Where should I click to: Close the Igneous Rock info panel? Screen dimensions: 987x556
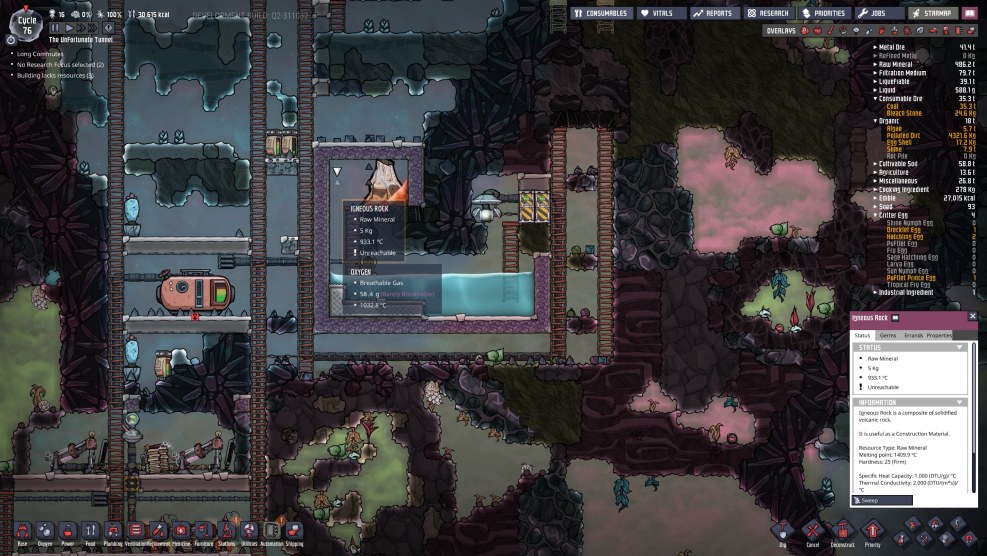click(x=973, y=317)
